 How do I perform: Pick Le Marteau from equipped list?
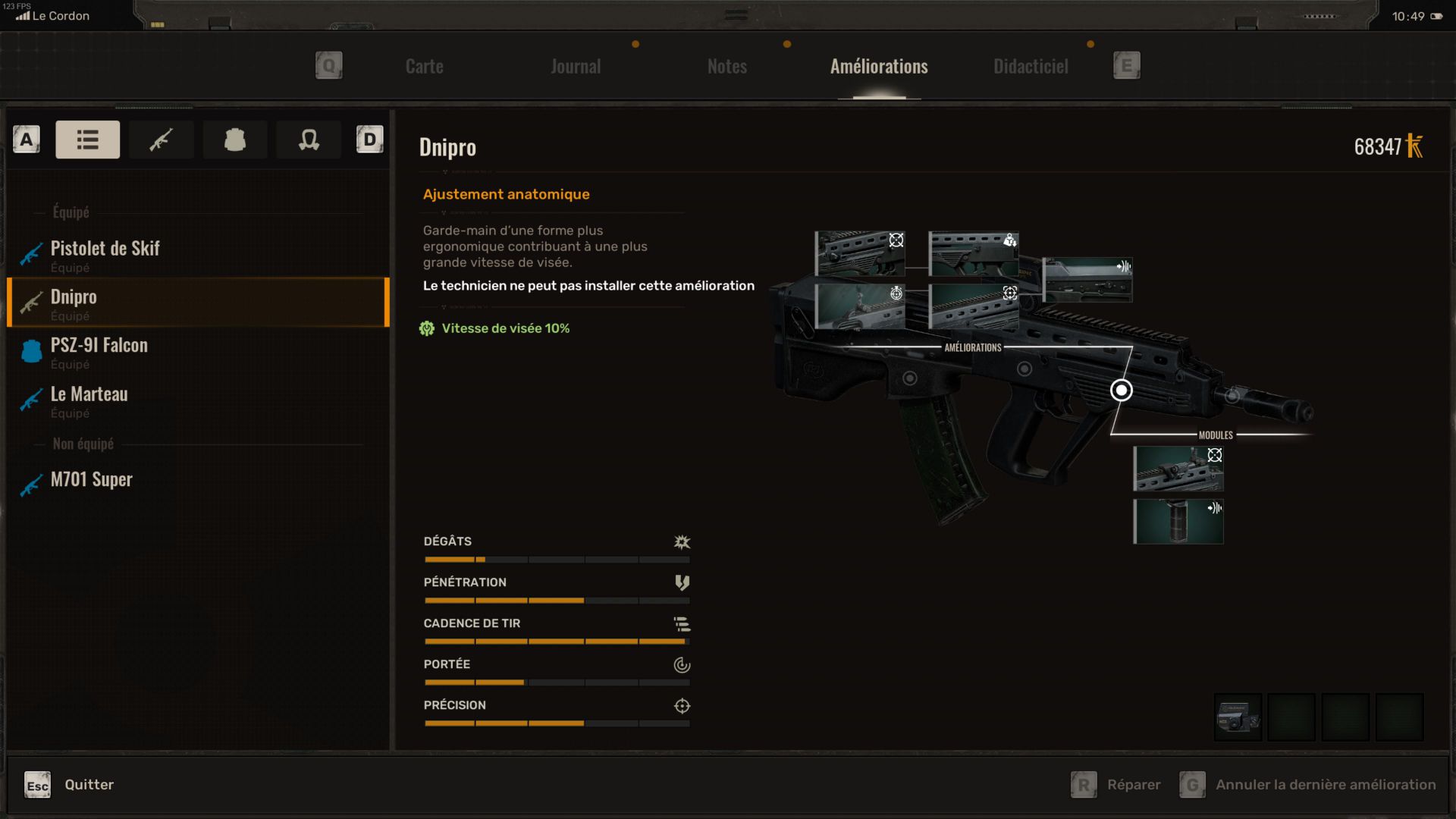coord(89,394)
